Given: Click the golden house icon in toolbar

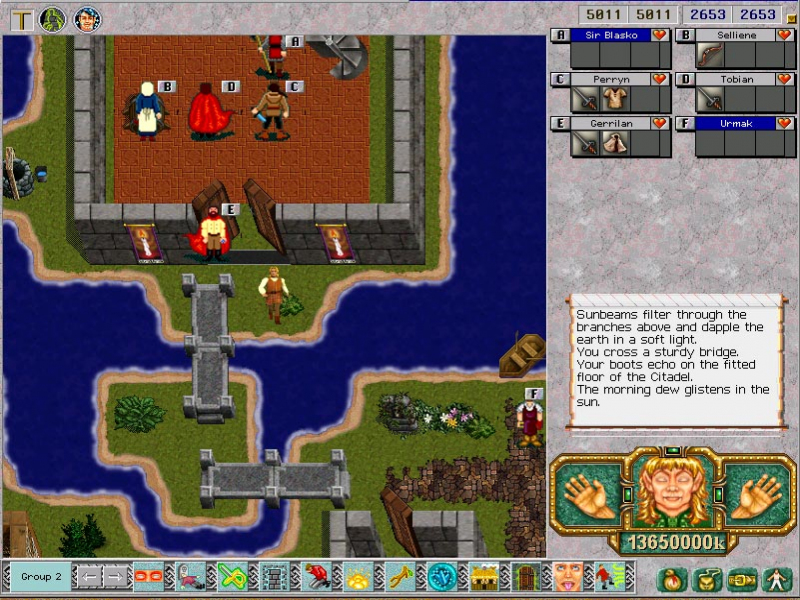Looking at the screenshot, I should coord(485,577).
